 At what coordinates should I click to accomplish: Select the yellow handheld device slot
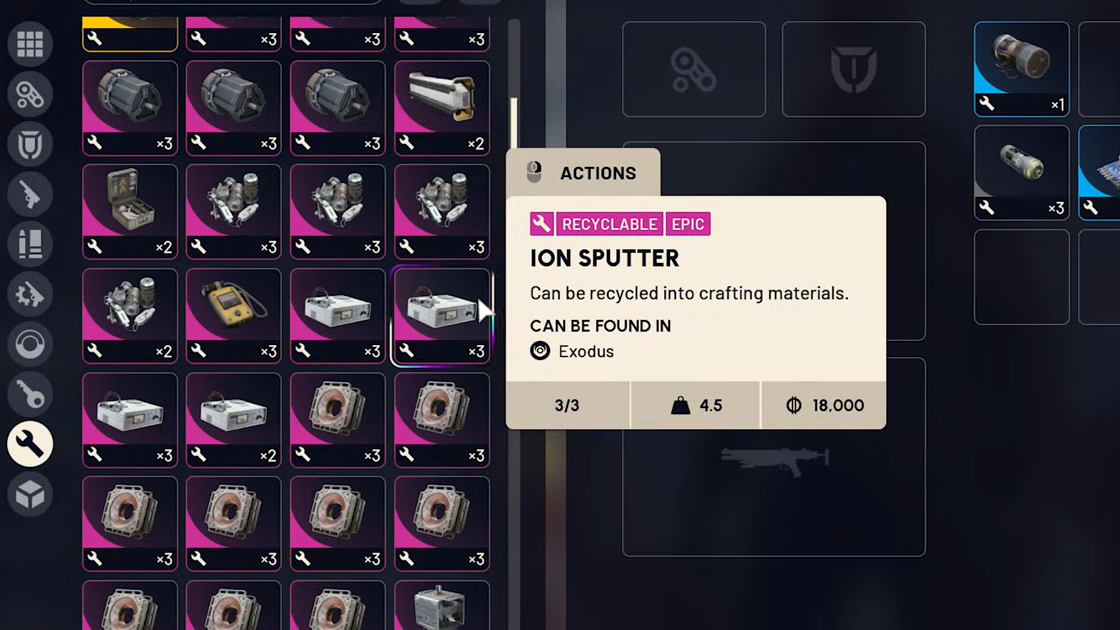pos(233,315)
